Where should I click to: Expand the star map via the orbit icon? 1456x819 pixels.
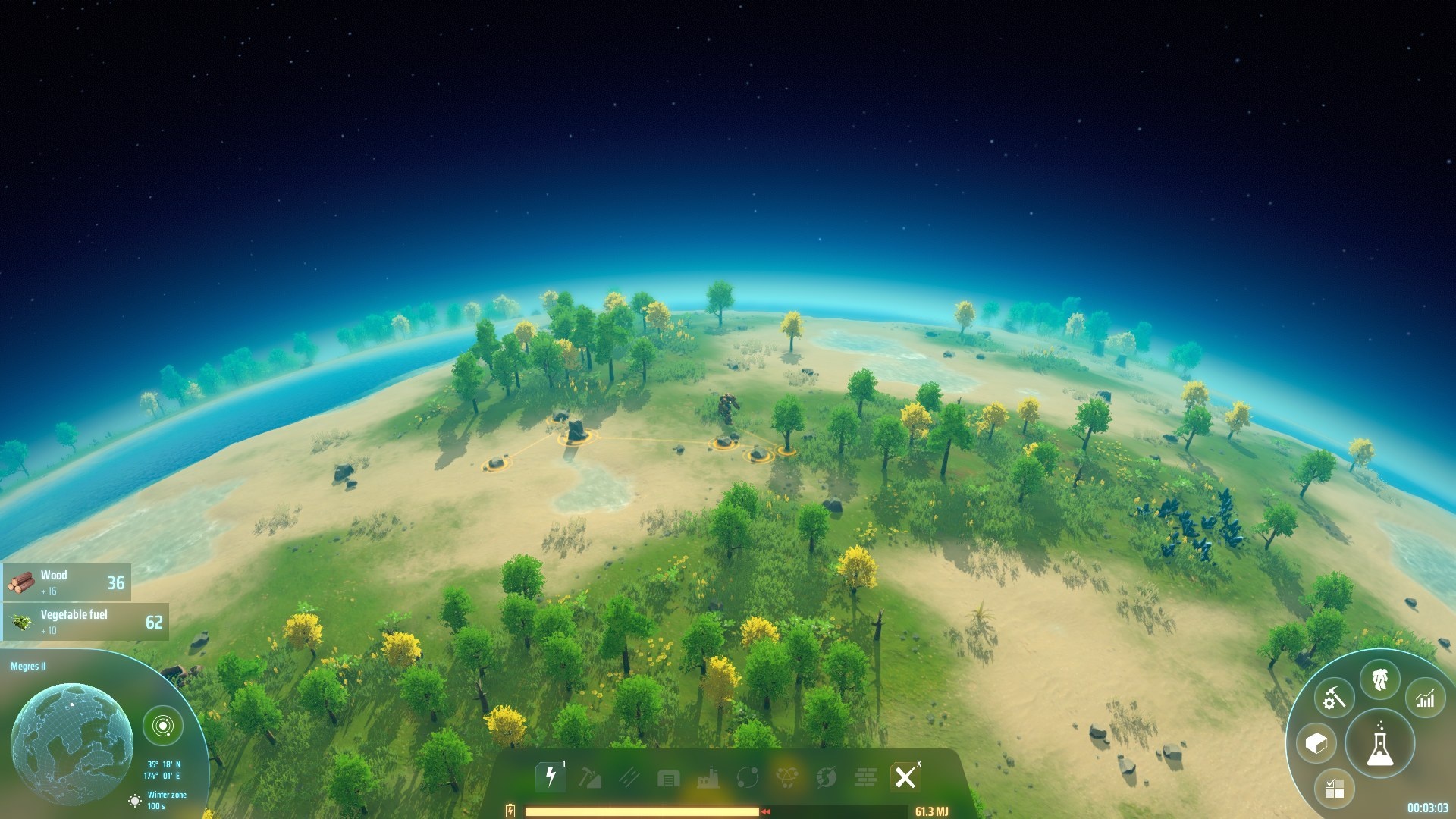pyautogui.click(x=163, y=724)
